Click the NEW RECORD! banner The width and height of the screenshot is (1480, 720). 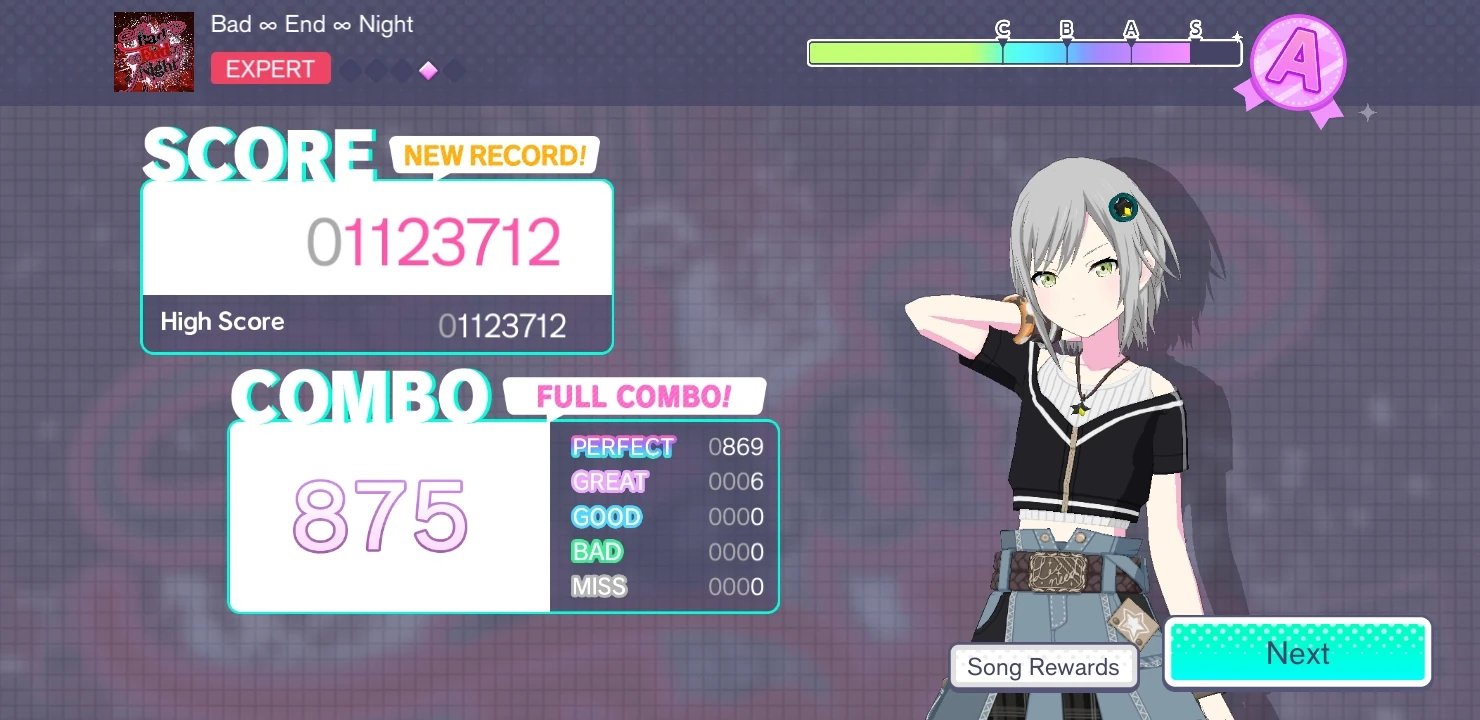point(493,154)
